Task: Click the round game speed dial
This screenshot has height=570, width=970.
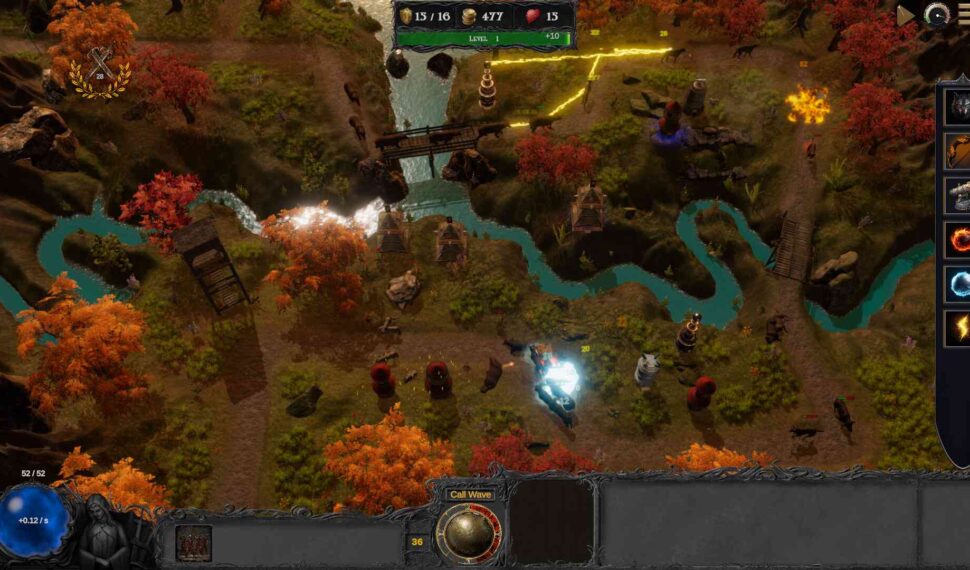Action: [x=937, y=15]
